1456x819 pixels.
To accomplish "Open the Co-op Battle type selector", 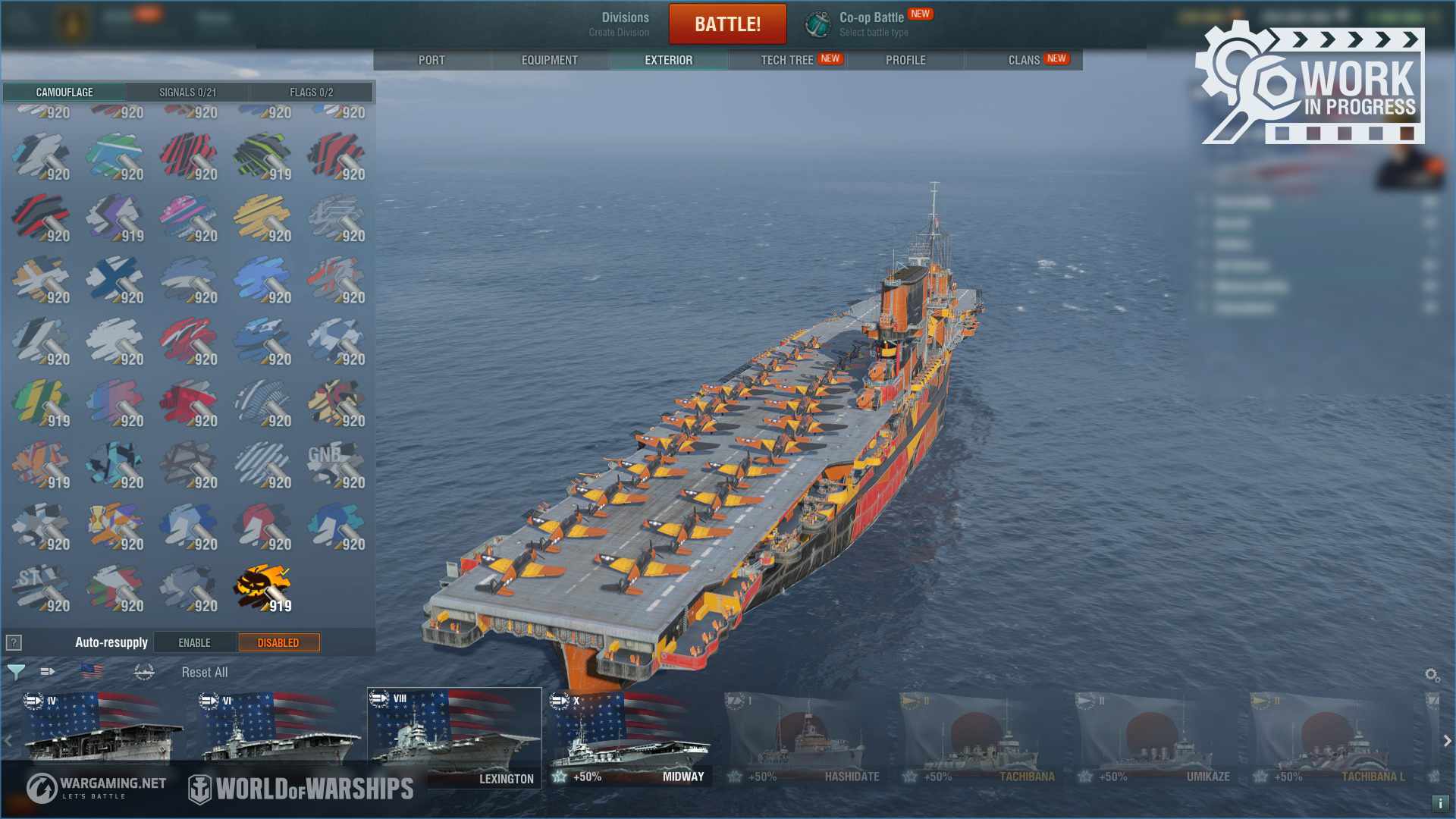I will tap(872, 24).
